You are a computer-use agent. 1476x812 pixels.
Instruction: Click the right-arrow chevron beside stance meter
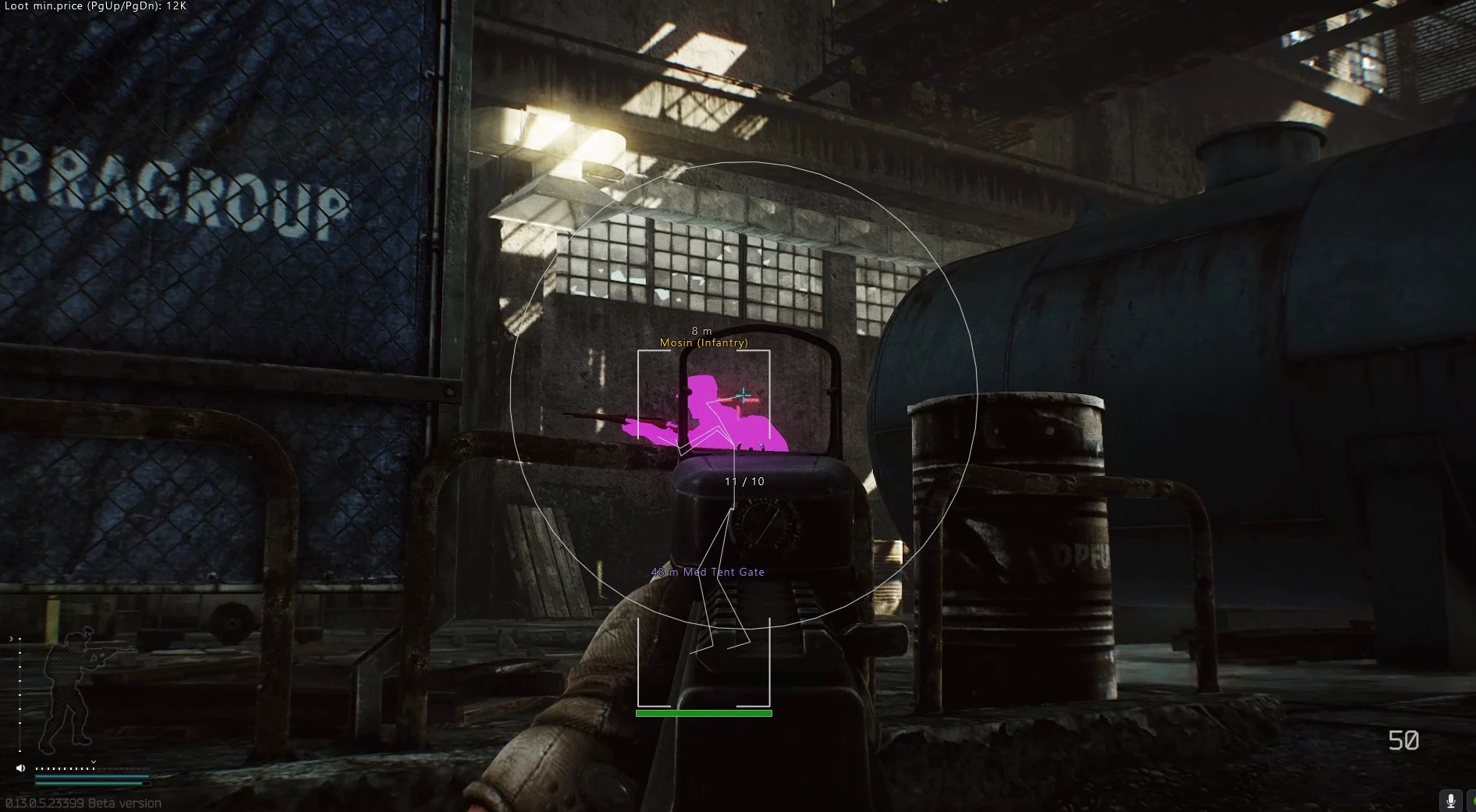(x=11, y=638)
